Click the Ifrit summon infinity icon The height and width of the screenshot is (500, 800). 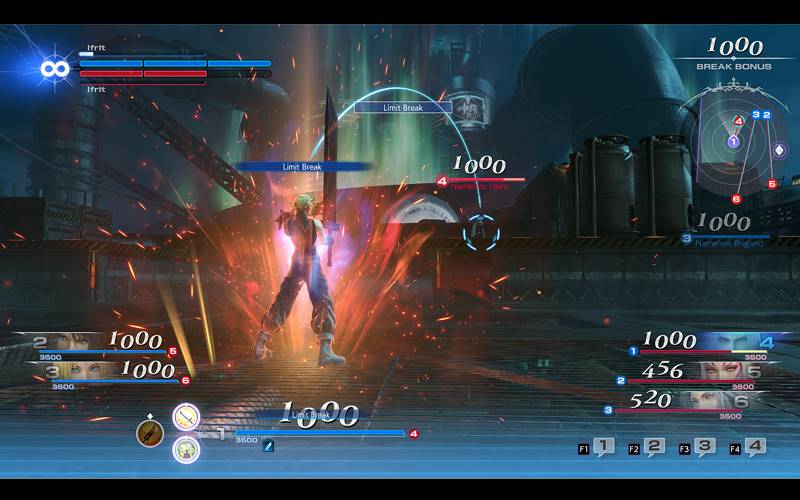[55, 68]
